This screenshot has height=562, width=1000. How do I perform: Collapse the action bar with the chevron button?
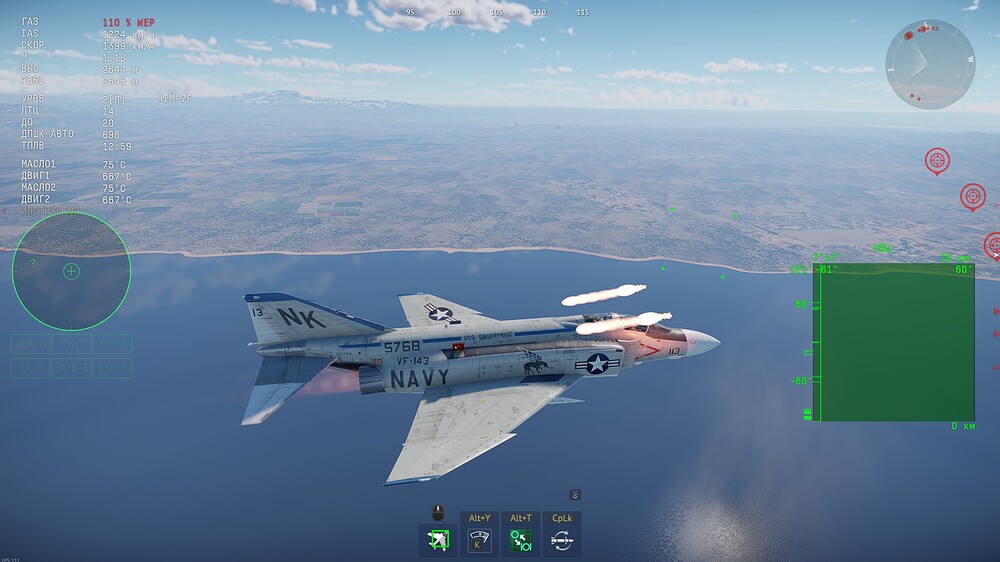click(575, 495)
